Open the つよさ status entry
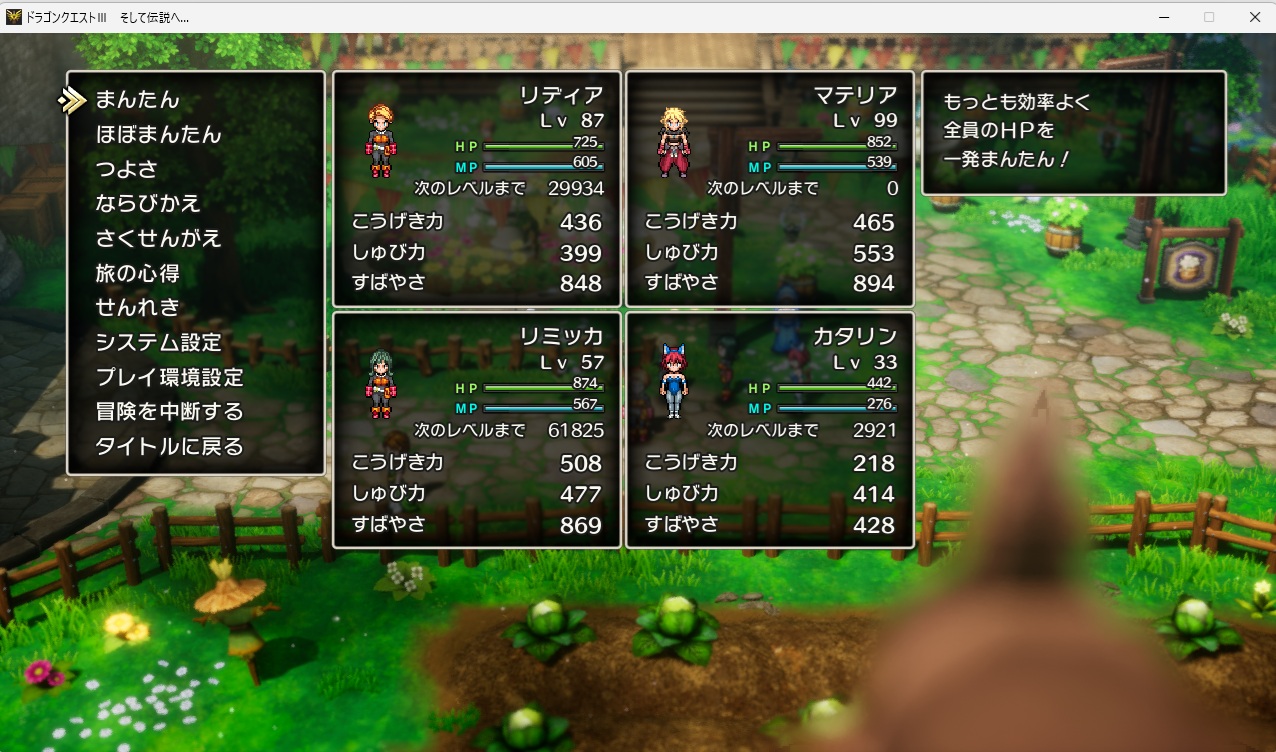The image size is (1276, 752). click(x=126, y=169)
